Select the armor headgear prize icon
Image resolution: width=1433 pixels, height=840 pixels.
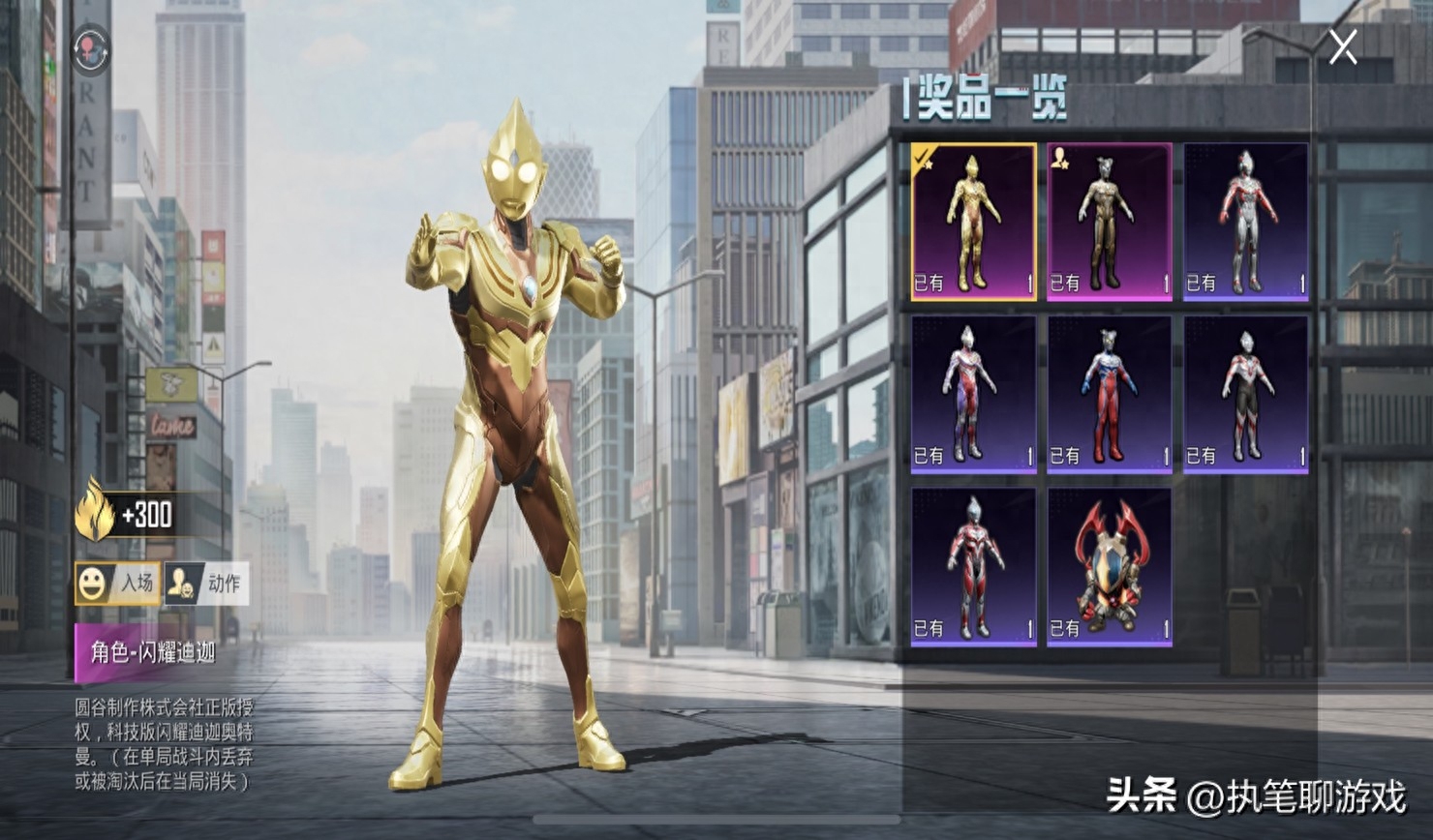(x=1110, y=565)
